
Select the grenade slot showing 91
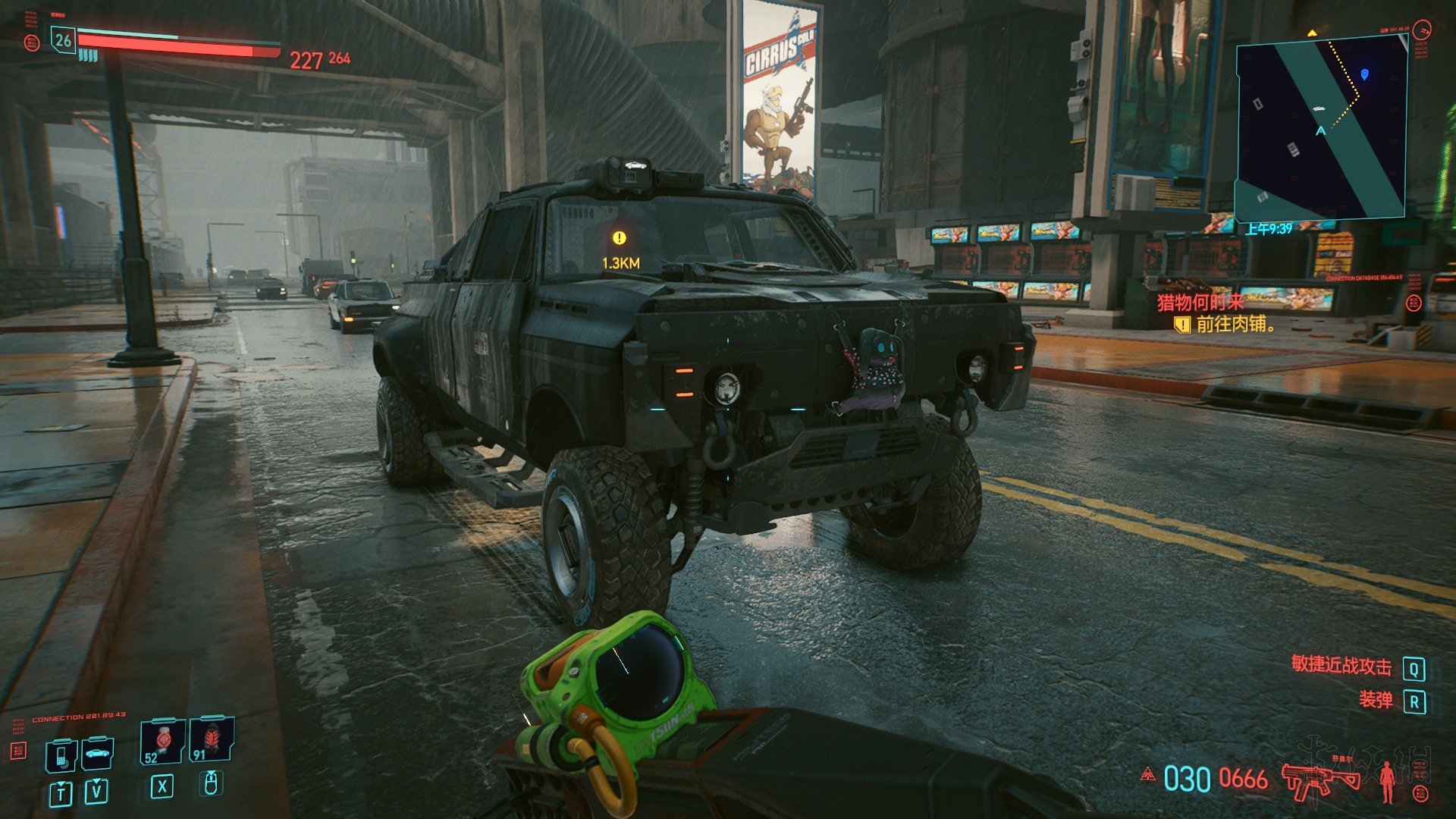click(210, 739)
